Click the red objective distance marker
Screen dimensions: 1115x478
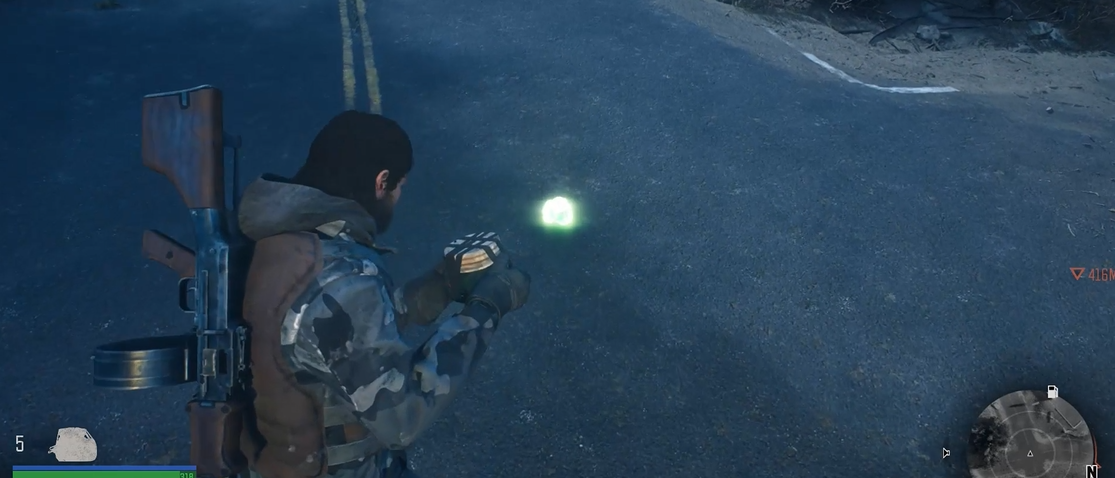(1091, 274)
